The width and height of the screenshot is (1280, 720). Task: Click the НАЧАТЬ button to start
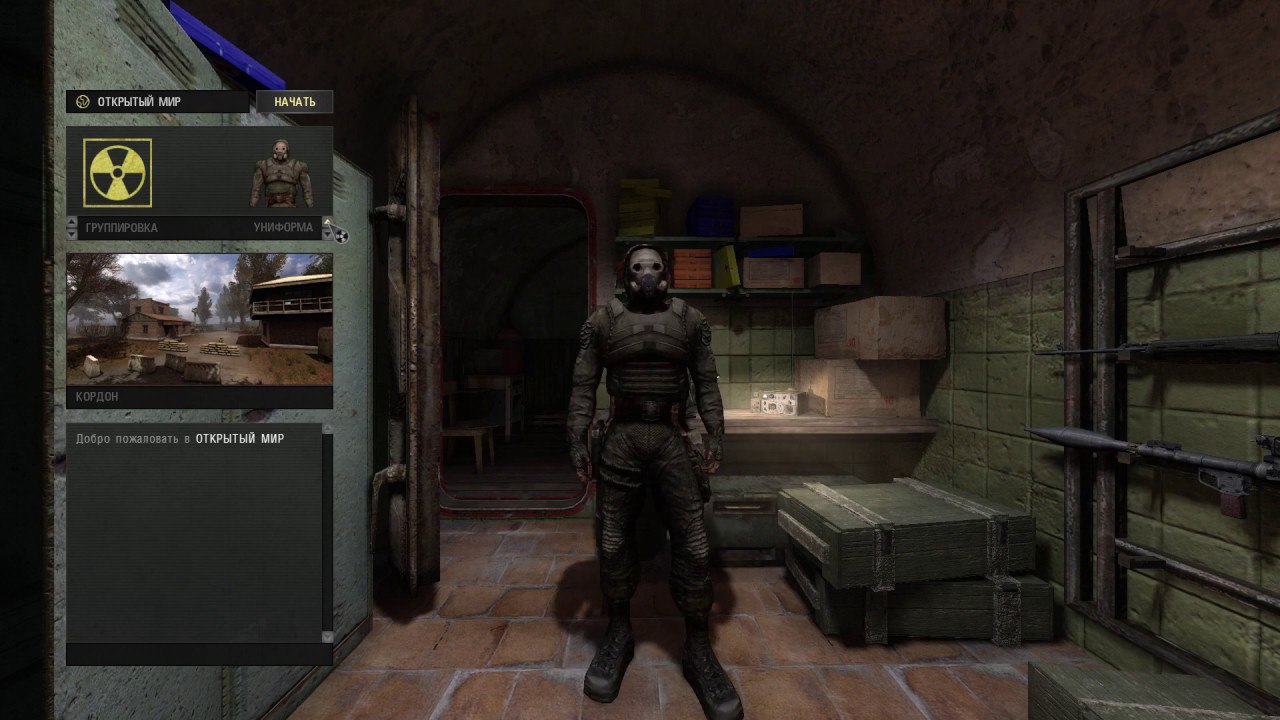pyautogui.click(x=294, y=102)
